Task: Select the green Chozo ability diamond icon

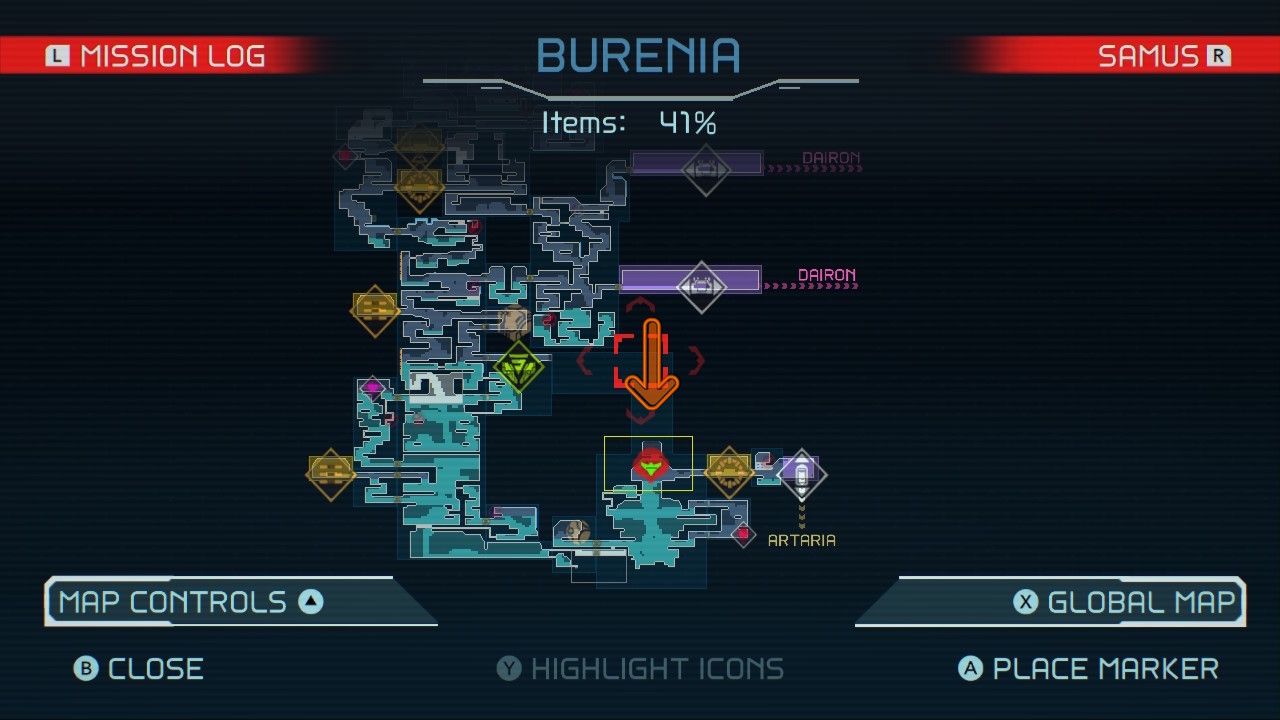Action: pyautogui.click(x=521, y=365)
